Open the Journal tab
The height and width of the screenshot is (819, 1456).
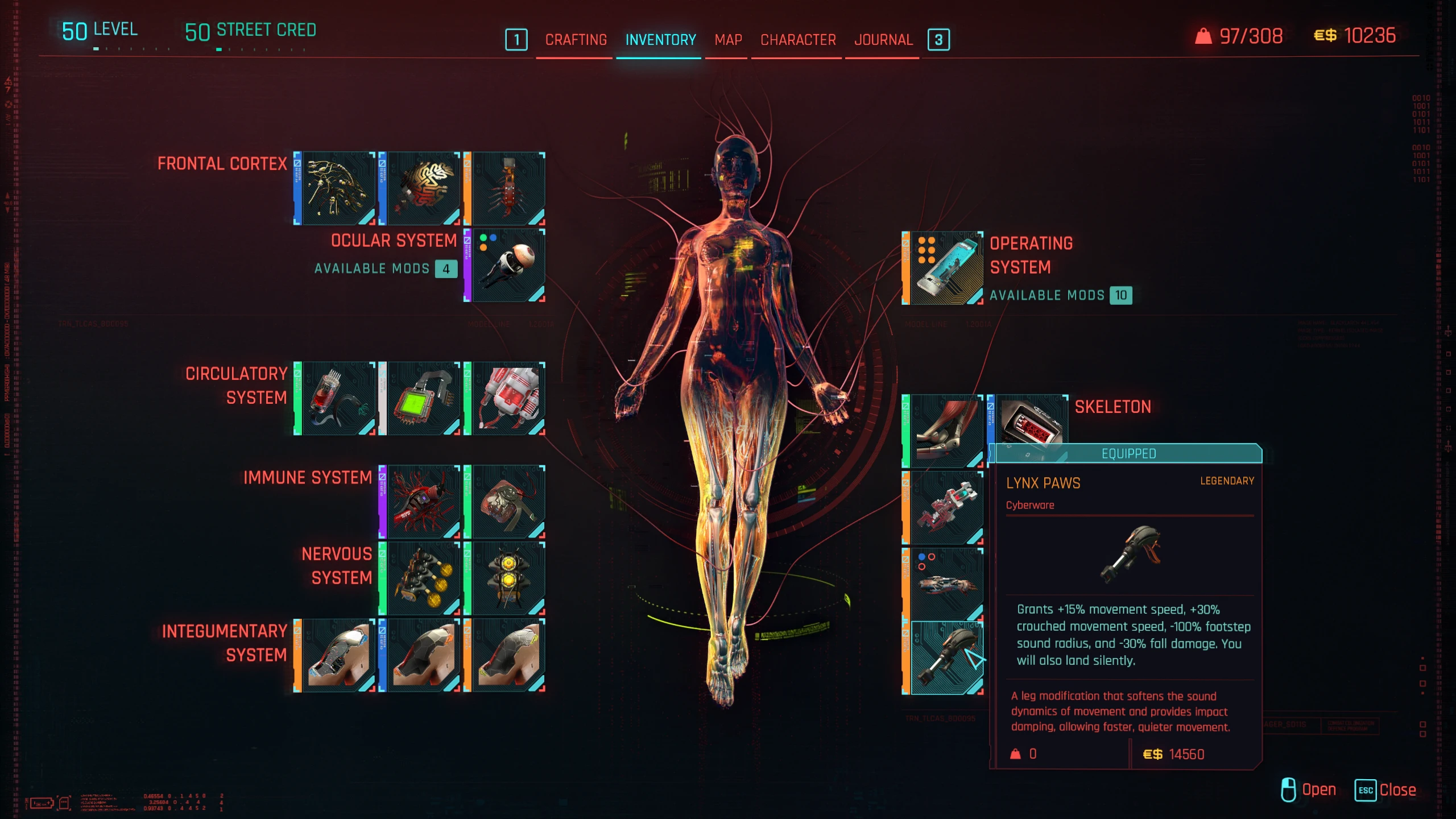pos(883,40)
